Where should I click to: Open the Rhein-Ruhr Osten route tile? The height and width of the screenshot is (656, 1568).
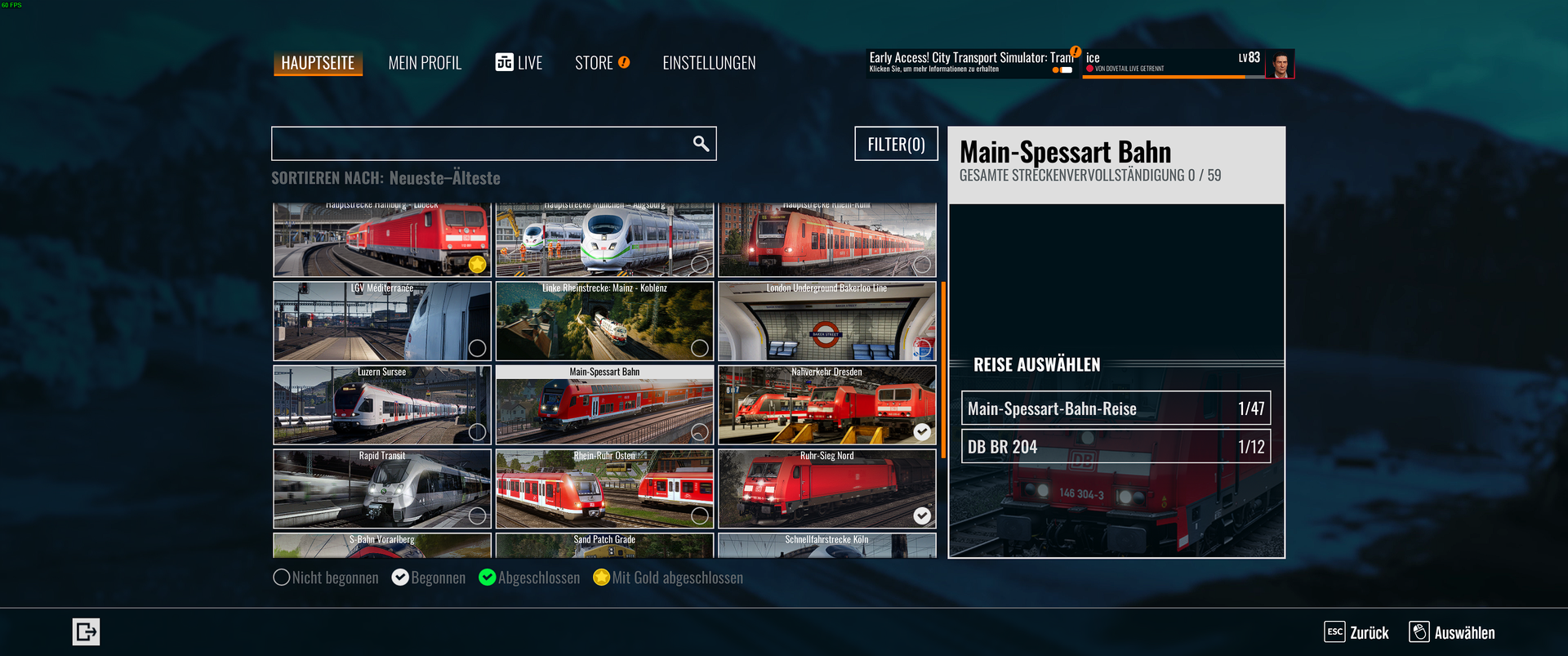(604, 489)
